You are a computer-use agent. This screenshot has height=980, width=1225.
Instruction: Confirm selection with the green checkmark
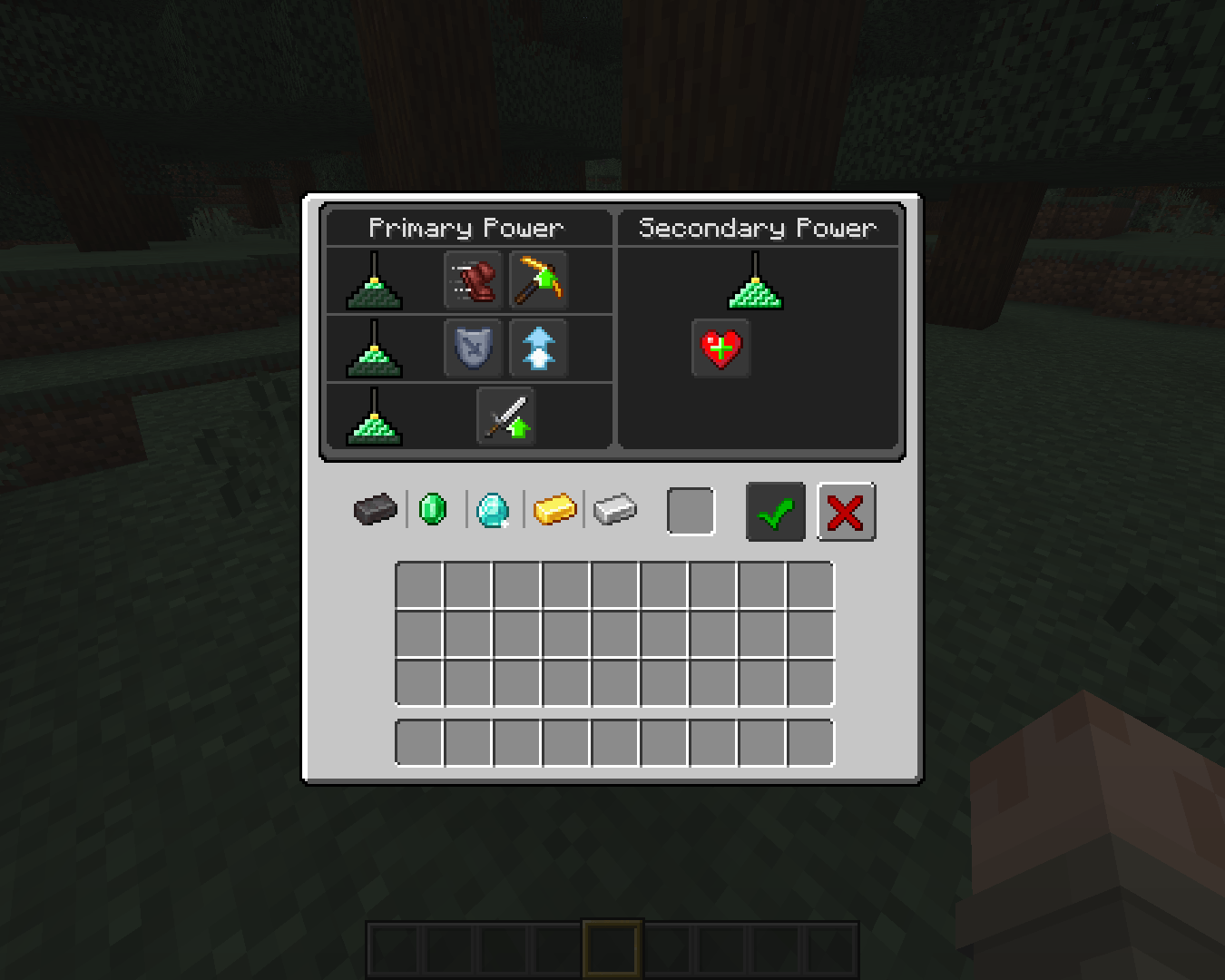coord(774,511)
